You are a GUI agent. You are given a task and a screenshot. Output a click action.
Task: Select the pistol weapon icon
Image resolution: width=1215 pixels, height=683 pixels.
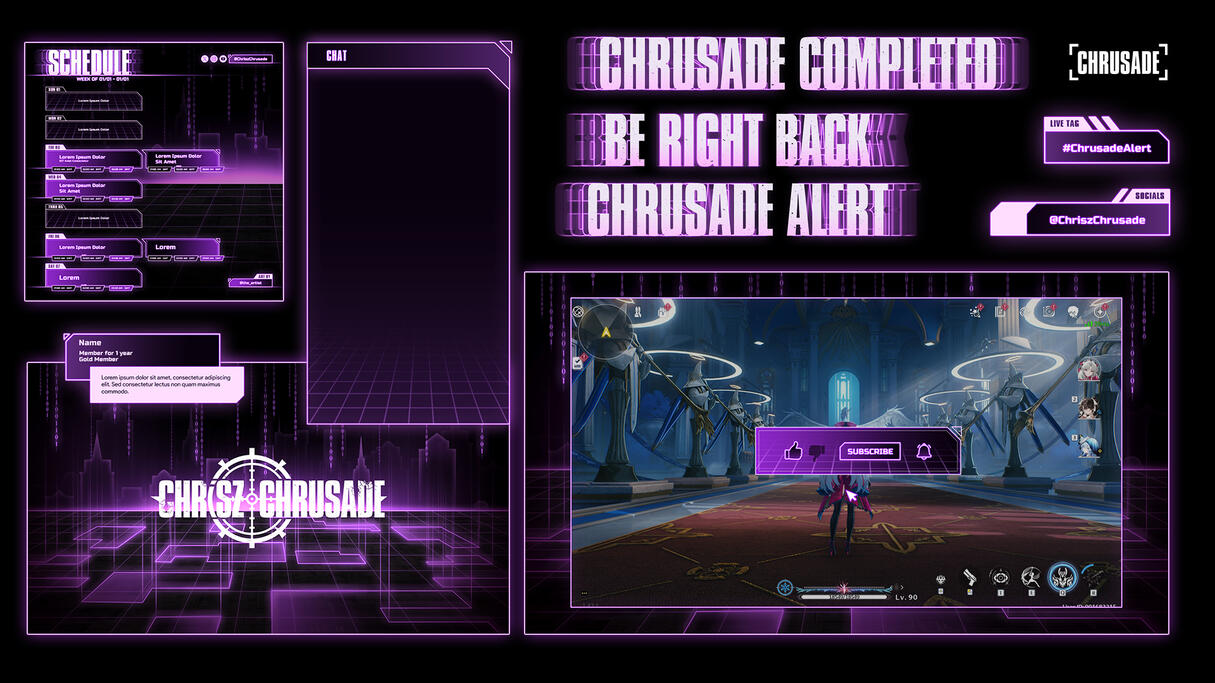point(969,577)
